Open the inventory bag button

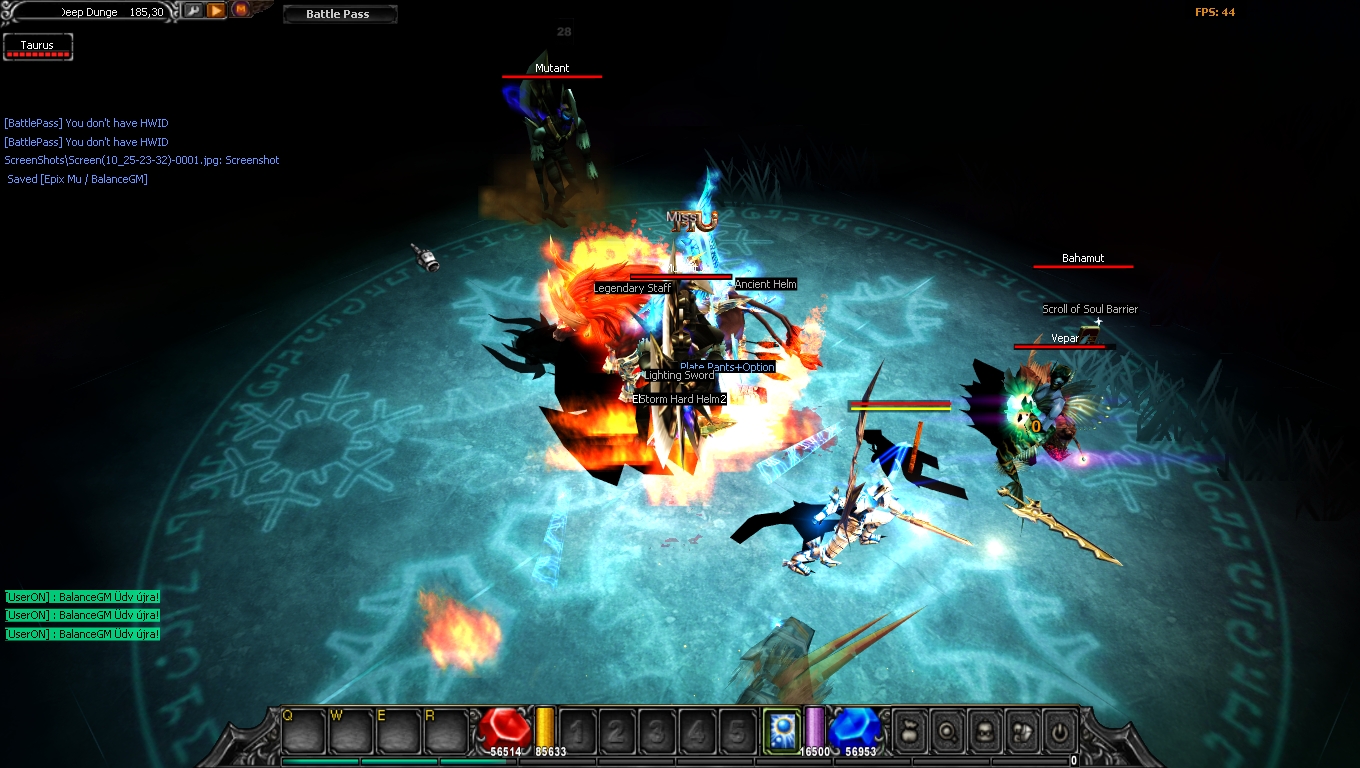909,732
